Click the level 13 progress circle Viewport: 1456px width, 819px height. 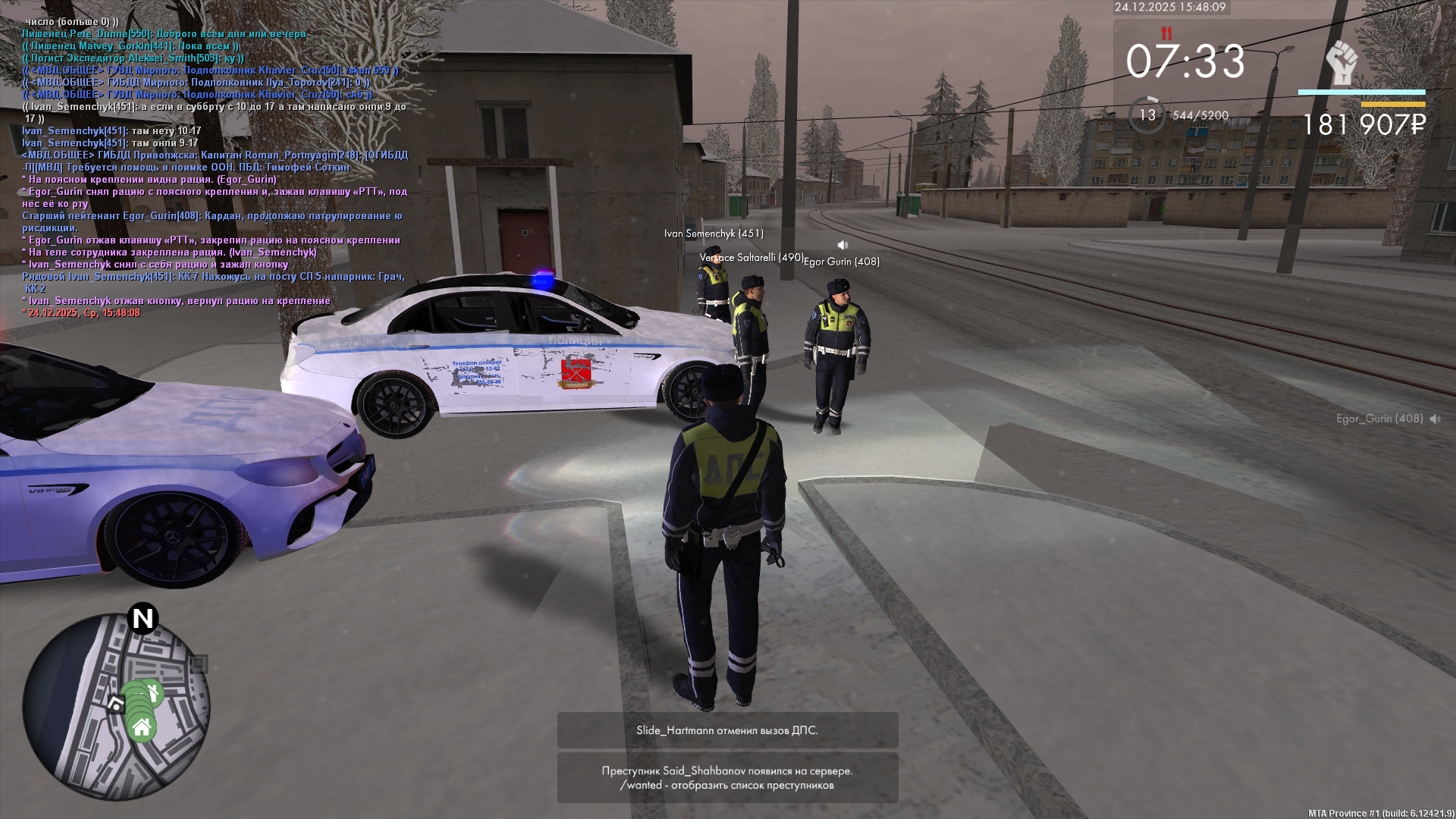(x=1147, y=115)
